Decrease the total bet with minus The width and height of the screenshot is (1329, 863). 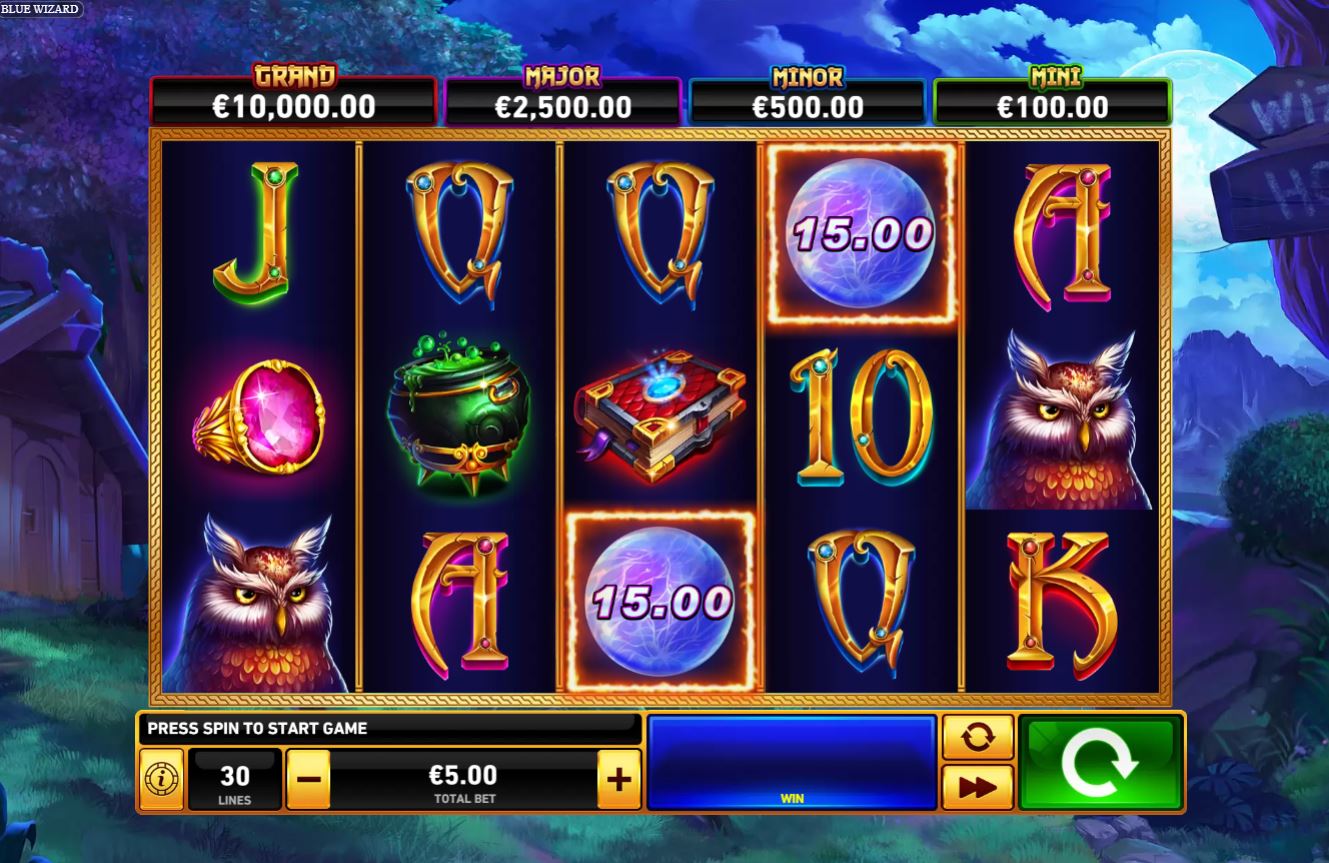(x=310, y=778)
